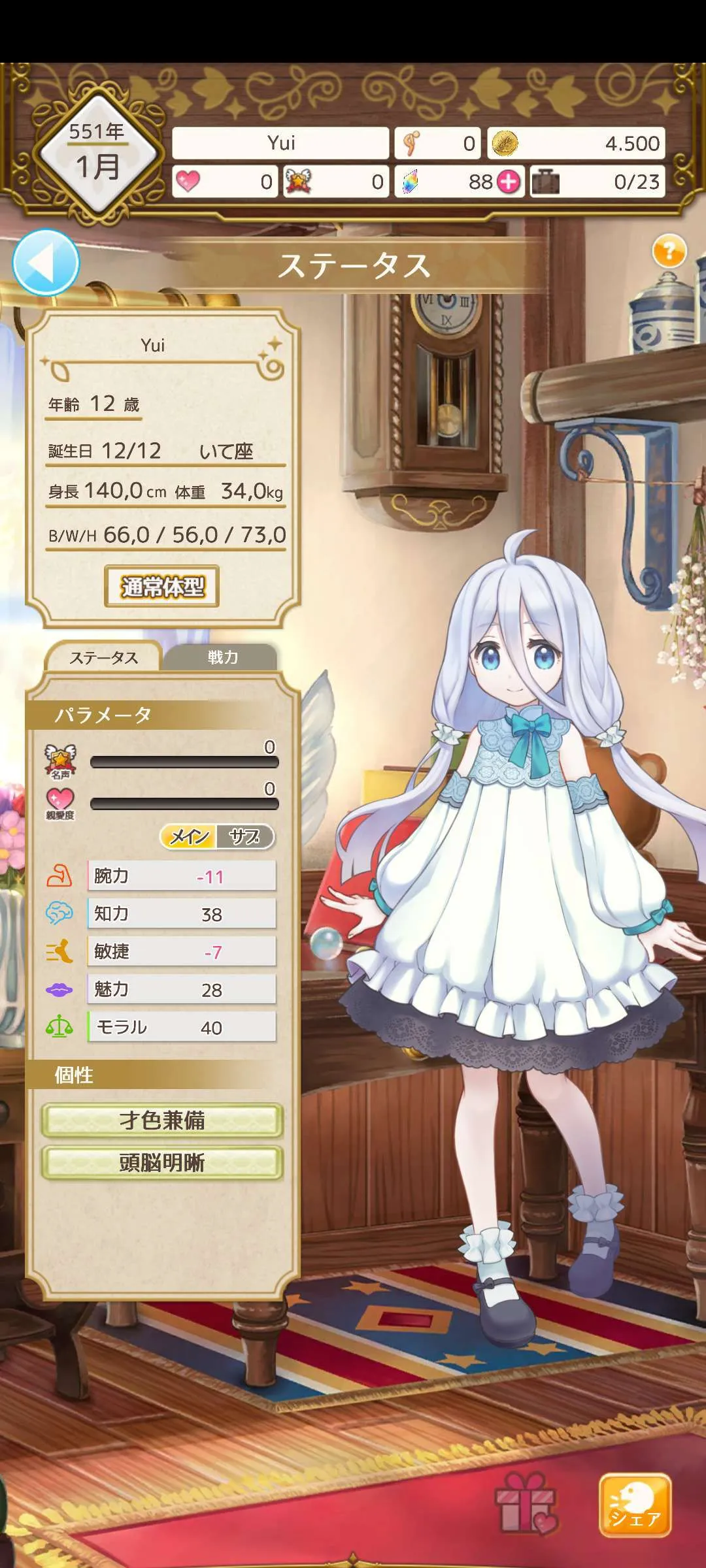706x1568 pixels.
Task: Go back with the blue arrow button
Action: coord(45,263)
